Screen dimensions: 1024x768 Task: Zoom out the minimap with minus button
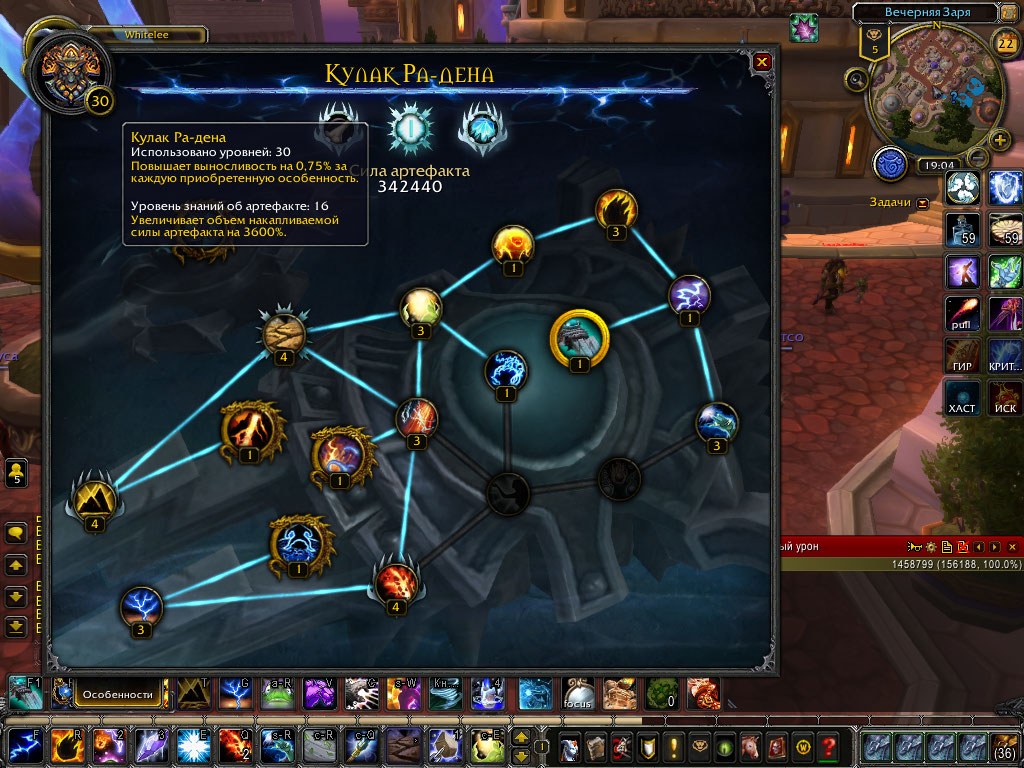point(978,157)
